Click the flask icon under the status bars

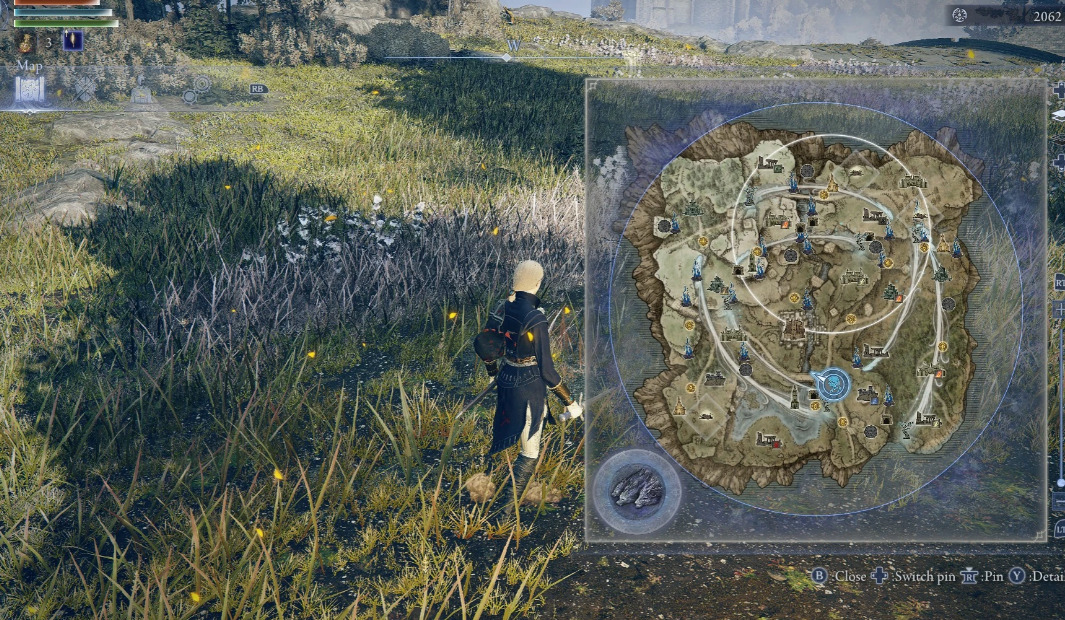click(x=25, y=42)
